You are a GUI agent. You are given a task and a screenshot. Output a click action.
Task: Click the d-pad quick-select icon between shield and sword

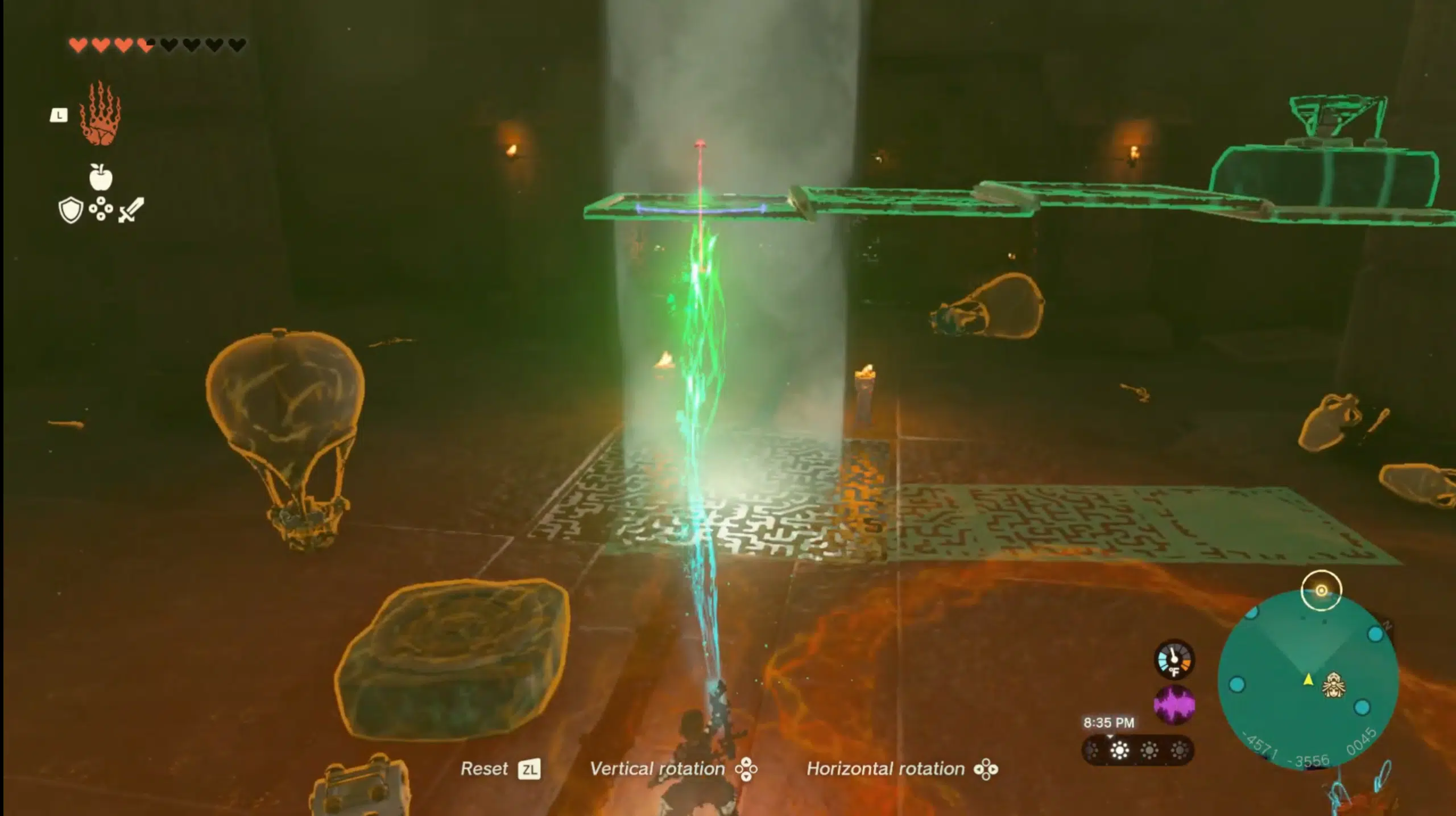(x=100, y=209)
